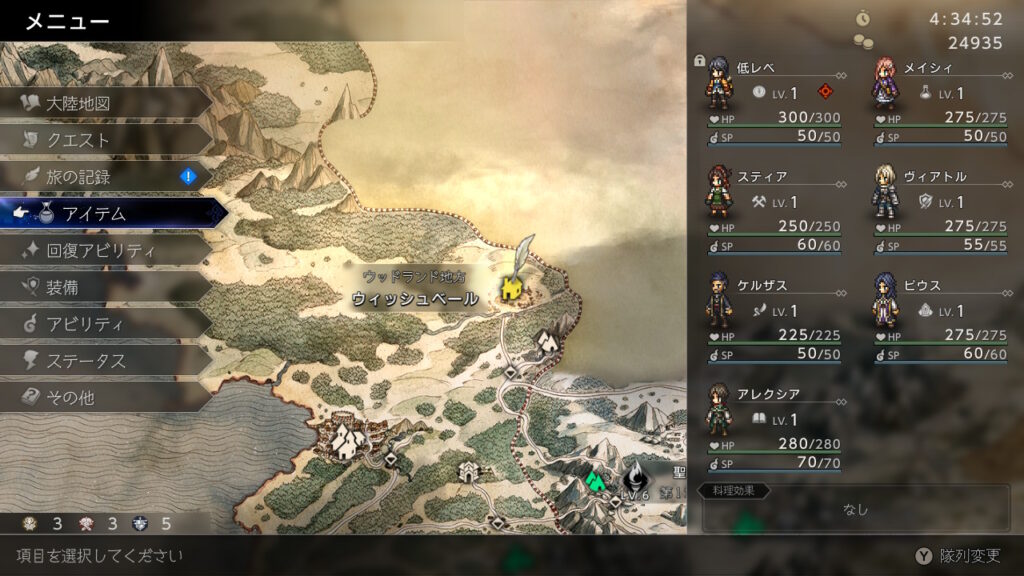The height and width of the screenshot is (576, 1024).
Task: Select party member メイシィ
Action: (x=940, y=100)
